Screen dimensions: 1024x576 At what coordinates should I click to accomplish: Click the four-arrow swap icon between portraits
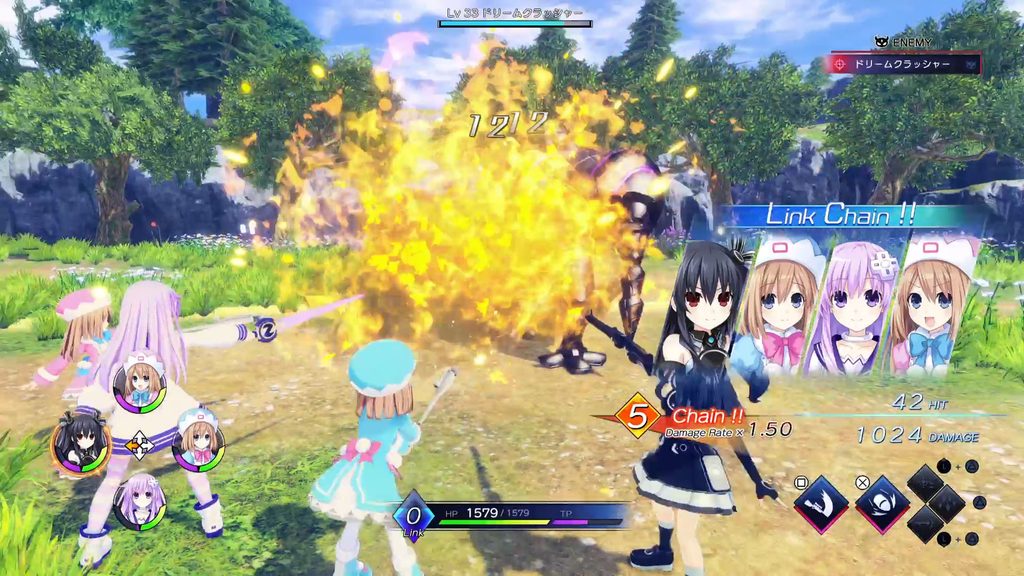(x=139, y=445)
